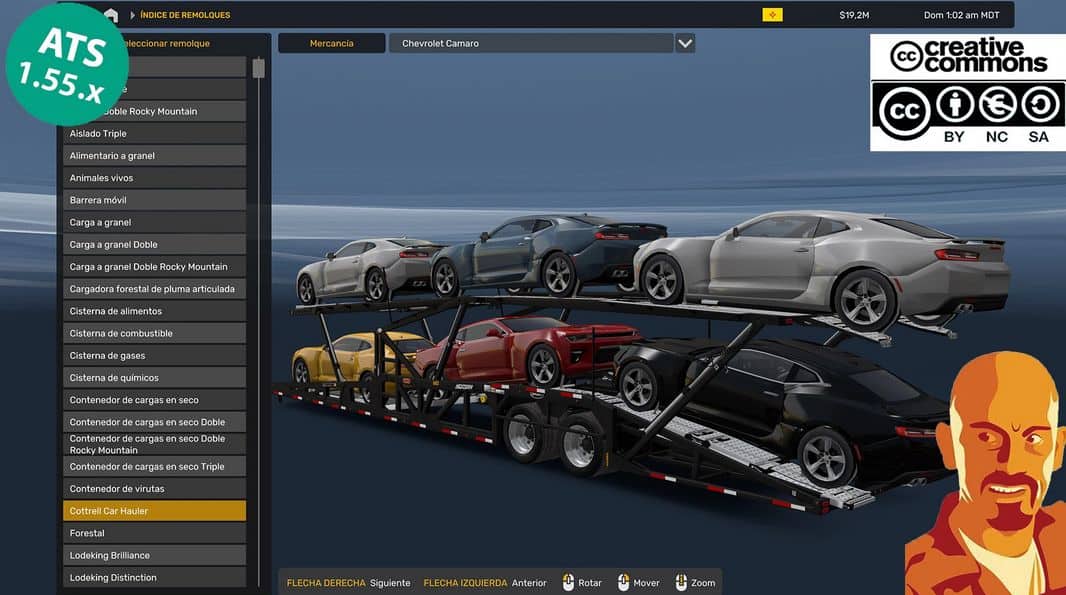
Task: Choose Cisterna de combustible trailer
Action: click(x=154, y=333)
